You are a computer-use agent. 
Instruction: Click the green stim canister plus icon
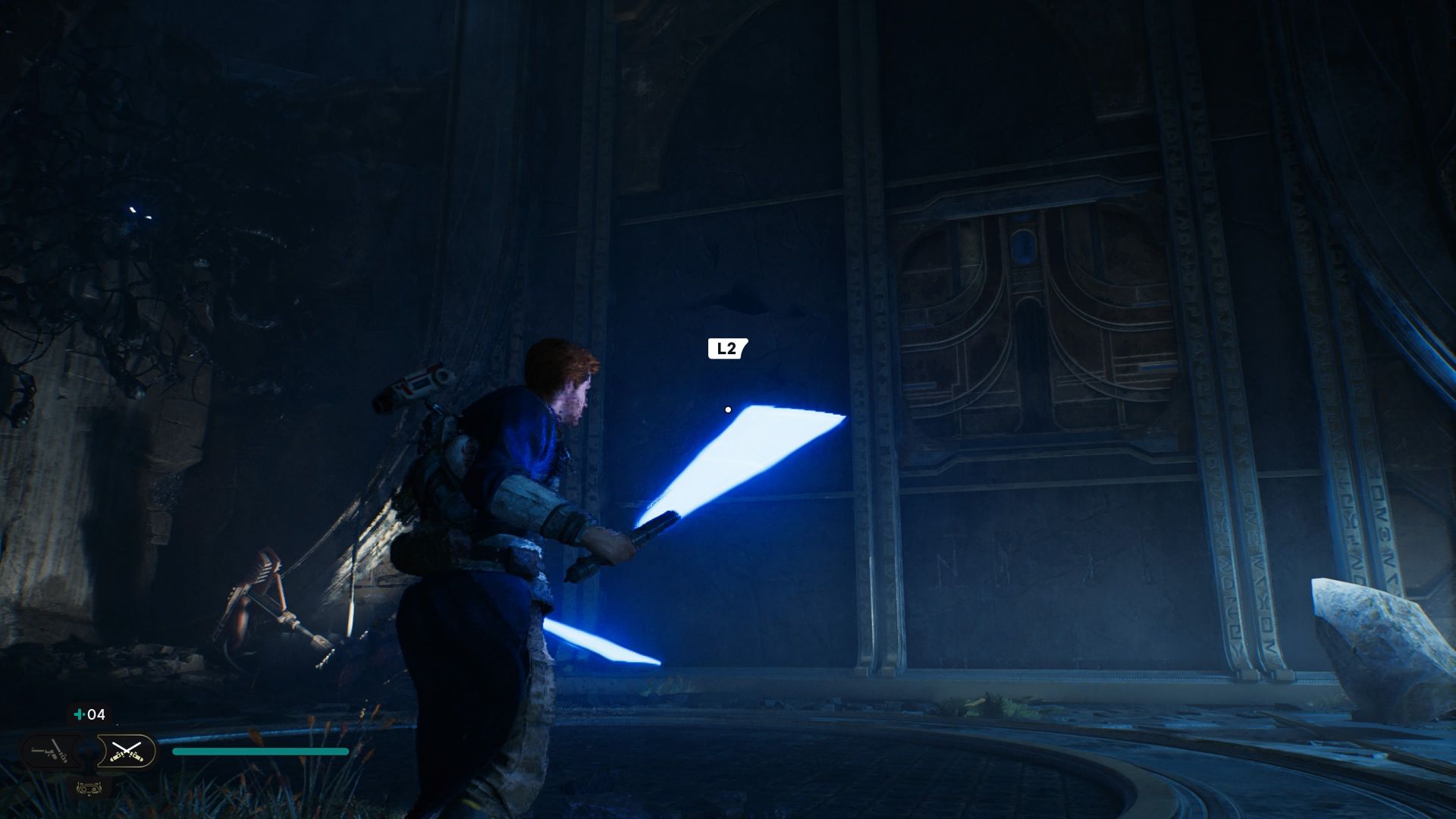coord(80,714)
